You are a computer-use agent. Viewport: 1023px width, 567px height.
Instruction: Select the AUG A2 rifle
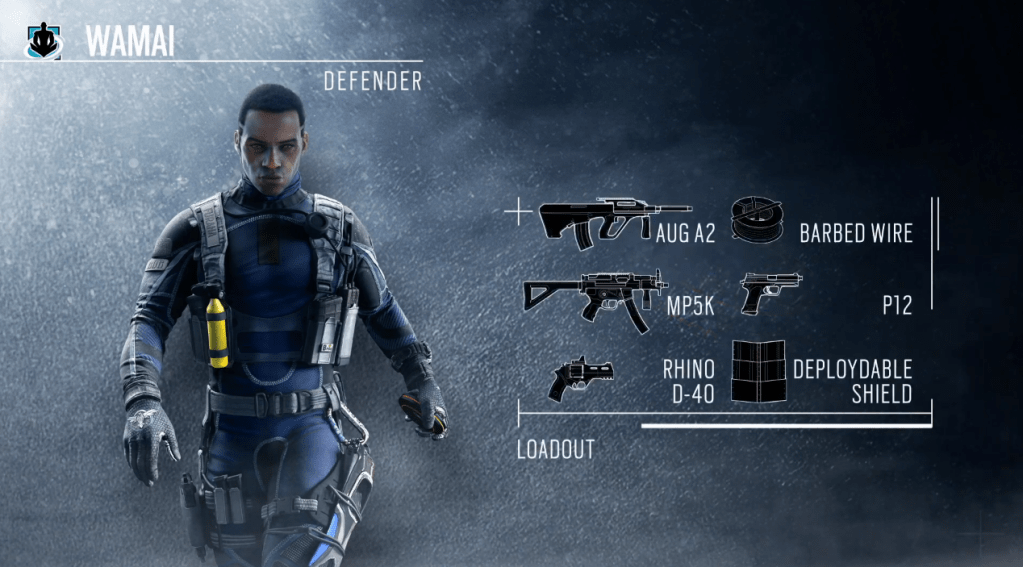(x=612, y=221)
